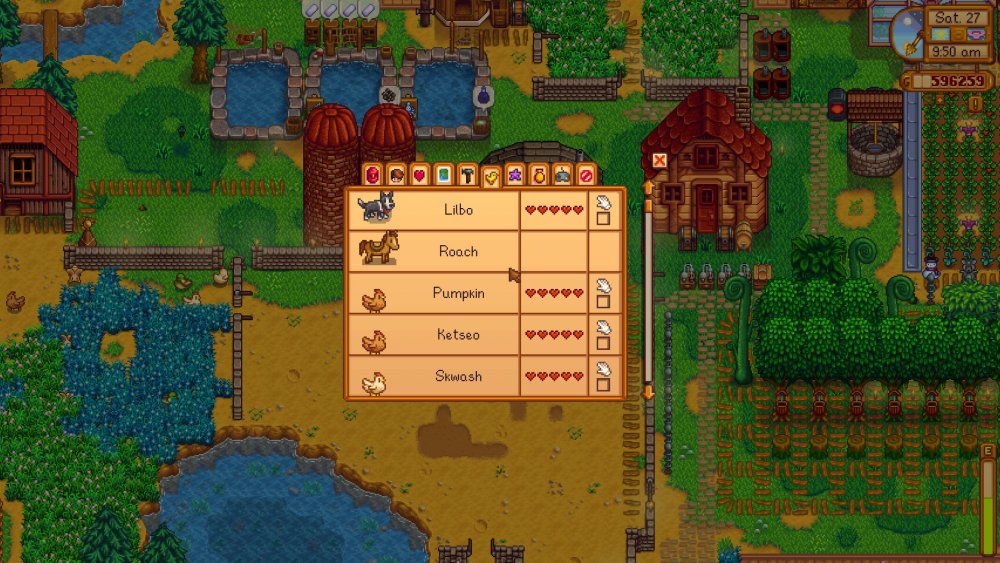Switch to the collections vase tab
The image size is (1000, 563).
(539, 175)
